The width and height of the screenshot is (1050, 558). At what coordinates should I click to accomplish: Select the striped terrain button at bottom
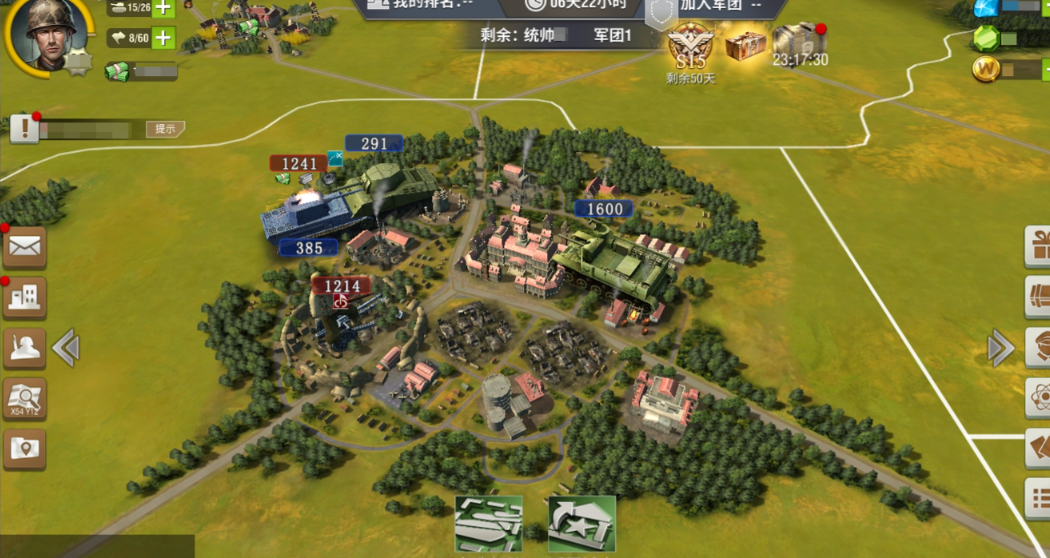pyautogui.click(x=489, y=523)
